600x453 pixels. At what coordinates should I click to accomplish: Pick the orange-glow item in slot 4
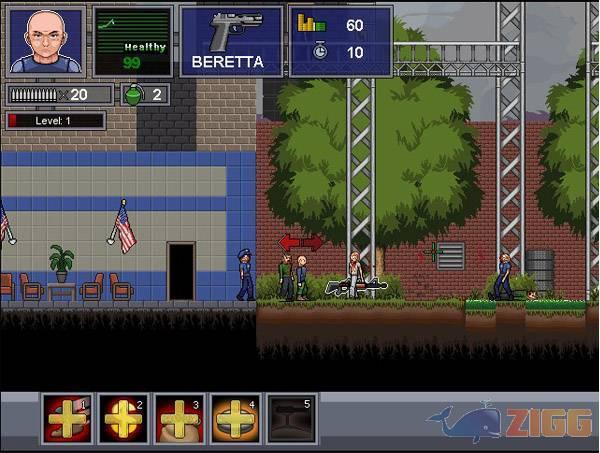(236, 419)
